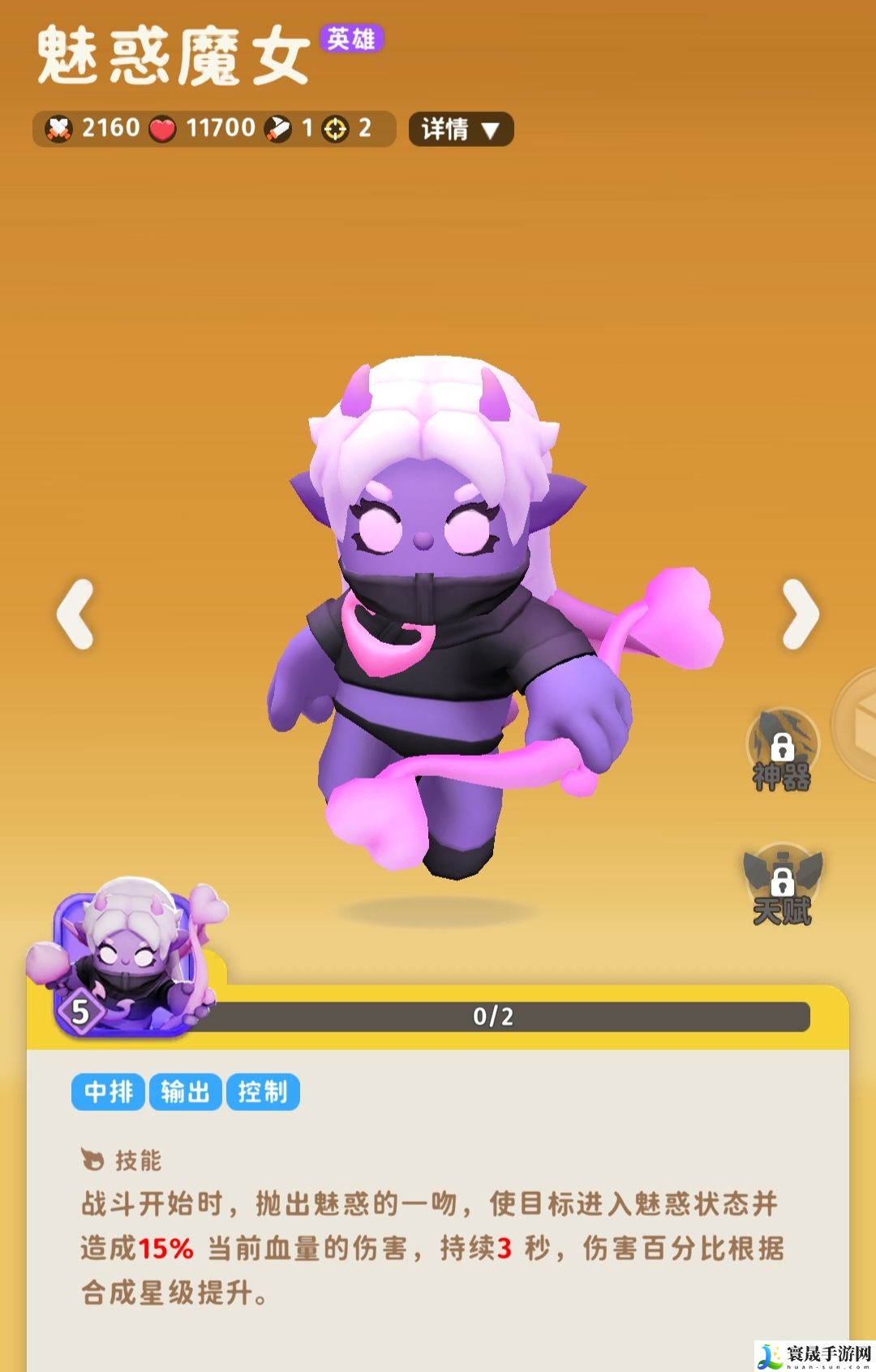The height and width of the screenshot is (1372, 876).
Task: Open the locked 天赋 talent icon
Action: tap(782, 887)
